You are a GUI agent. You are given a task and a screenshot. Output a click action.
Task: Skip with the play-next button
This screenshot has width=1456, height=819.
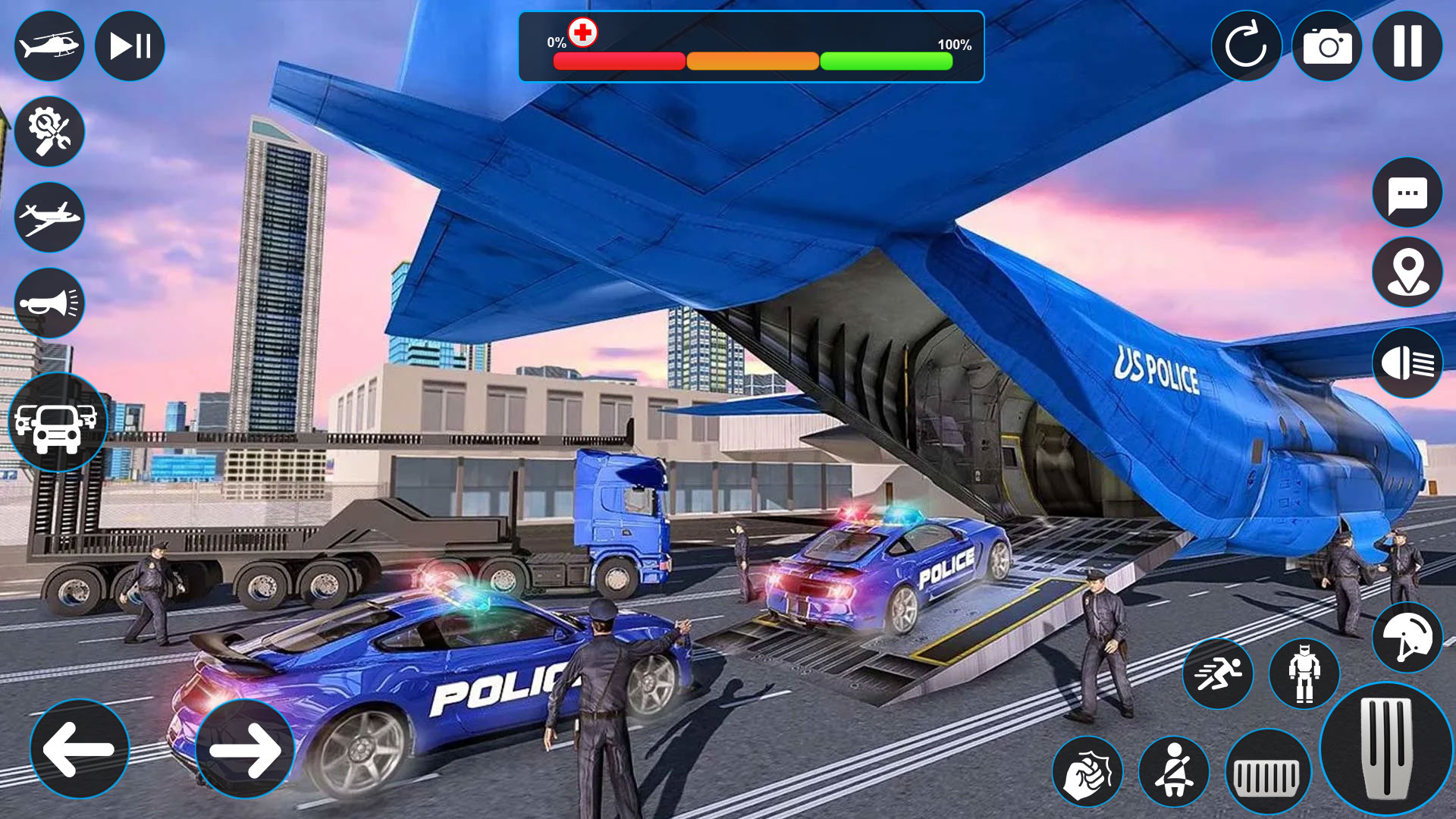tap(129, 46)
